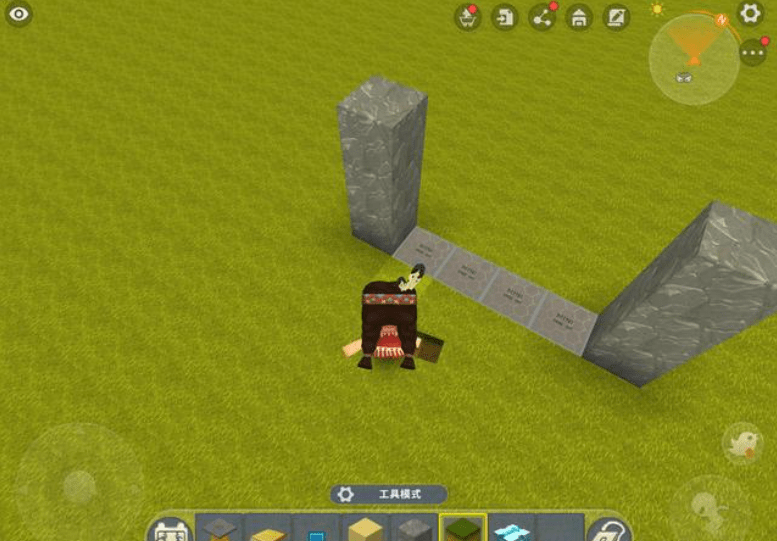Open the backpack inventory button
This screenshot has height=541, width=777.
click(x=171, y=529)
